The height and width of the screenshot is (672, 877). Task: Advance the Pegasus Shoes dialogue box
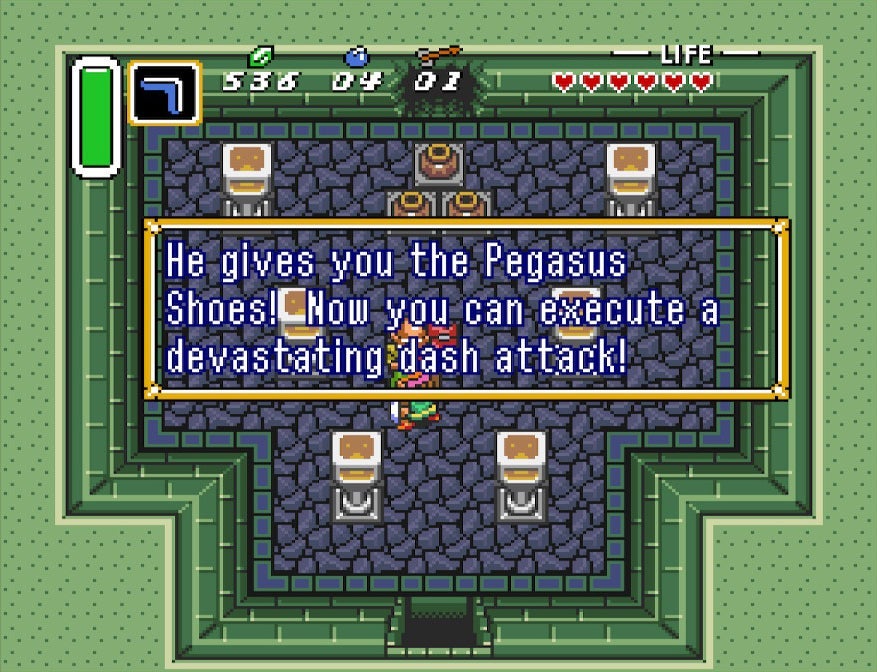point(467,309)
